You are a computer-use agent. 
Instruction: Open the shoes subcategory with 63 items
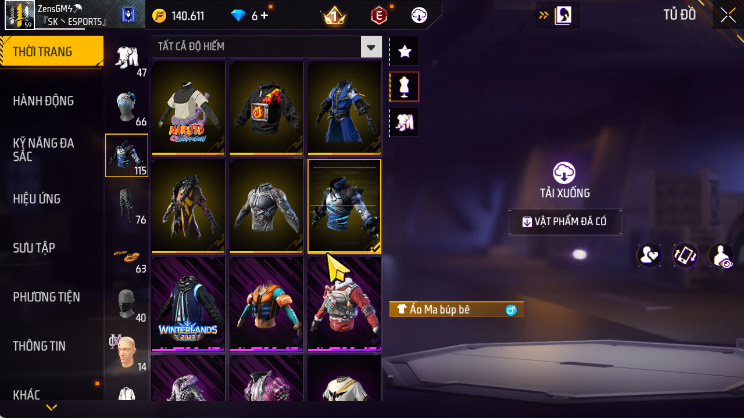[126, 256]
